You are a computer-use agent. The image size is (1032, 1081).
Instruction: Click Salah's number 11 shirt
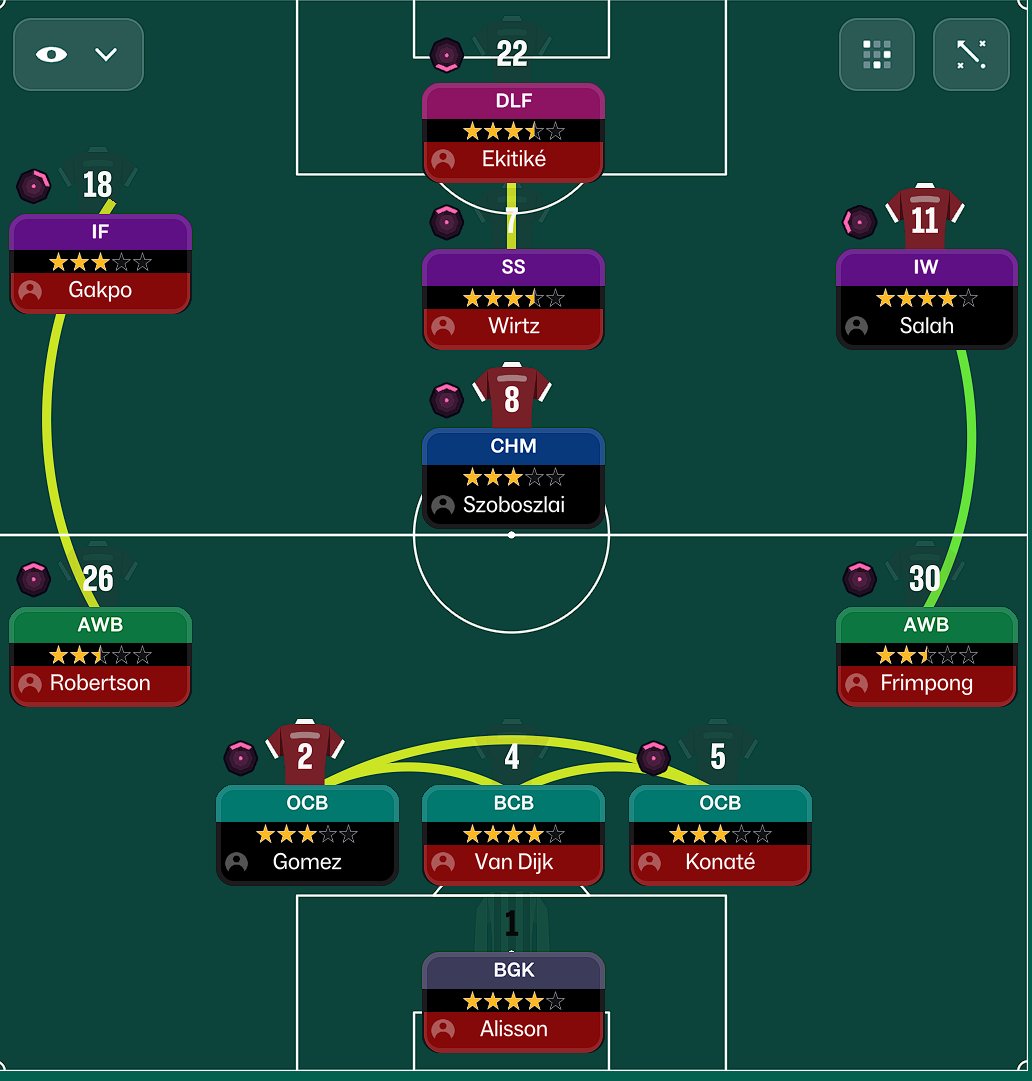pyautogui.click(x=925, y=218)
